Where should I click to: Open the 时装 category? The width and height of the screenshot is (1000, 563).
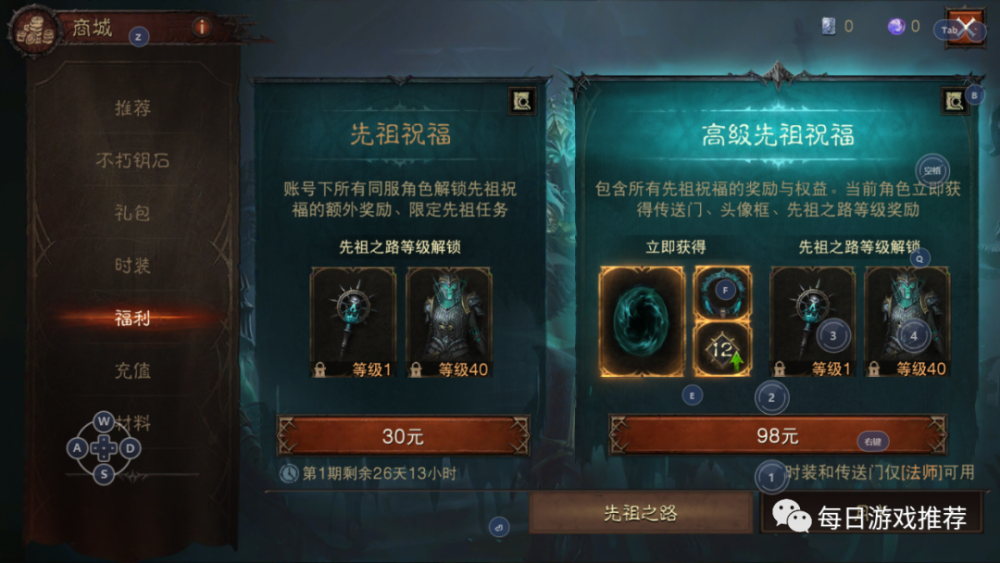tap(133, 266)
